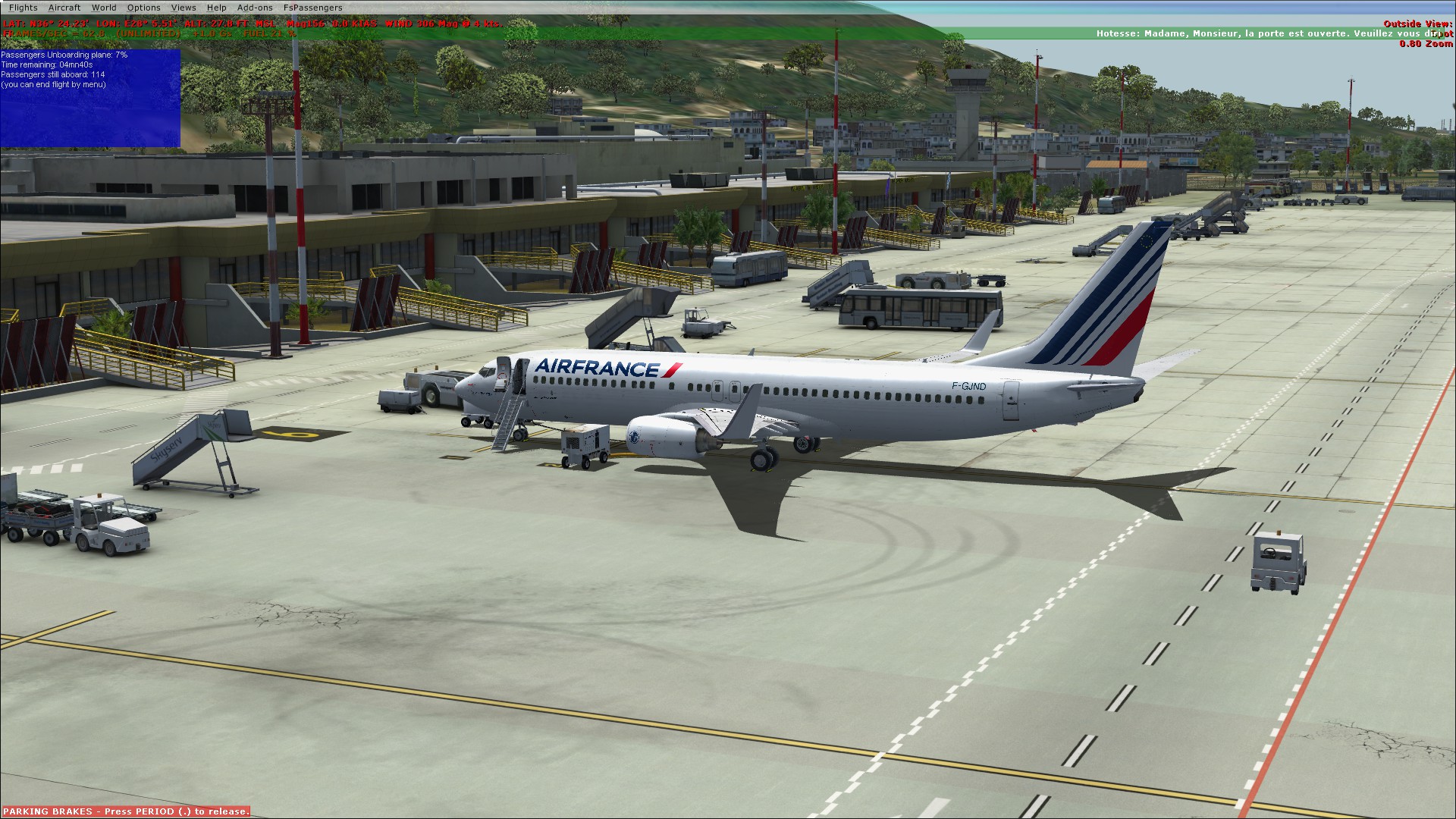This screenshot has width=1456, height=819.
Task: Select the World menu
Action: pyautogui.click(x=104, y=8)
